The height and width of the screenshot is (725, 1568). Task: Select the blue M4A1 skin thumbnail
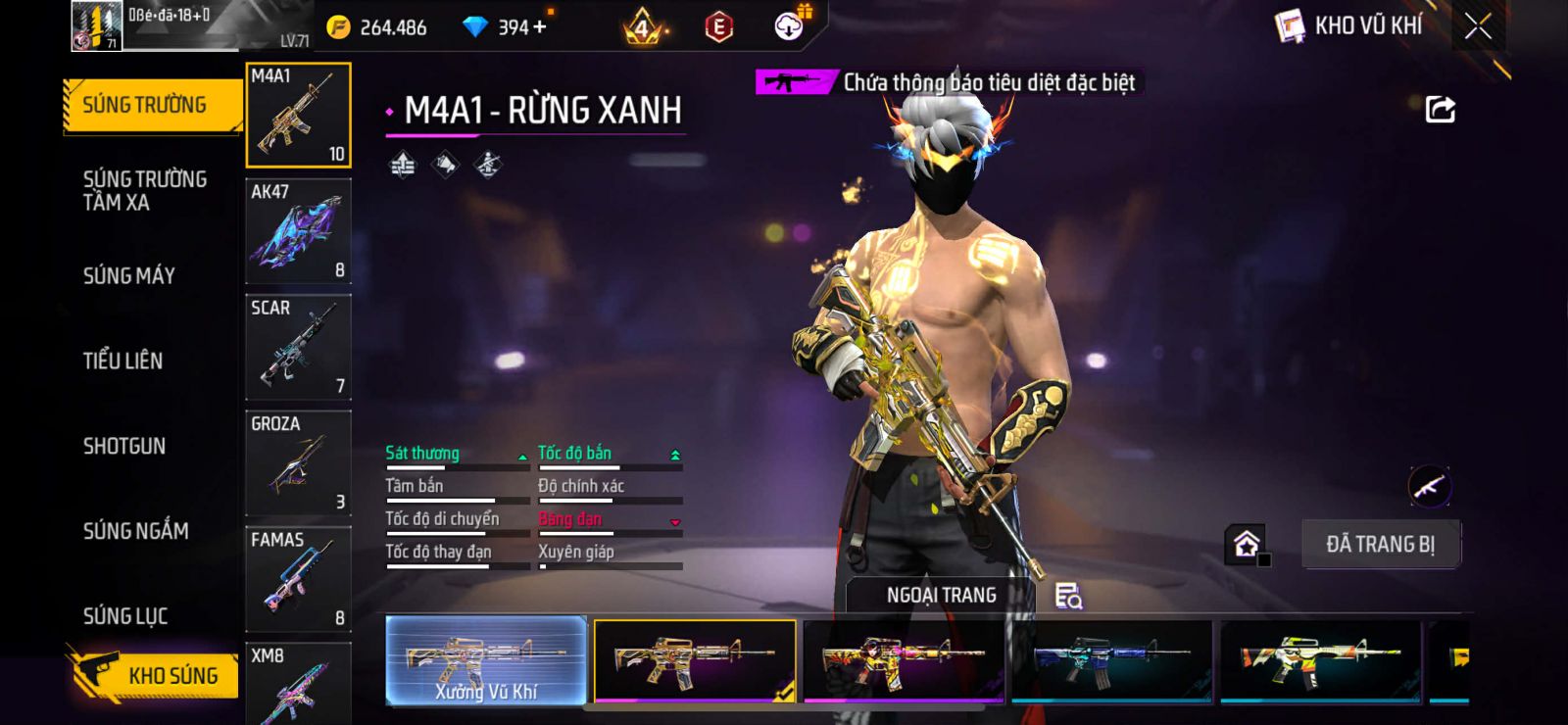click(x=1111, y=660)
